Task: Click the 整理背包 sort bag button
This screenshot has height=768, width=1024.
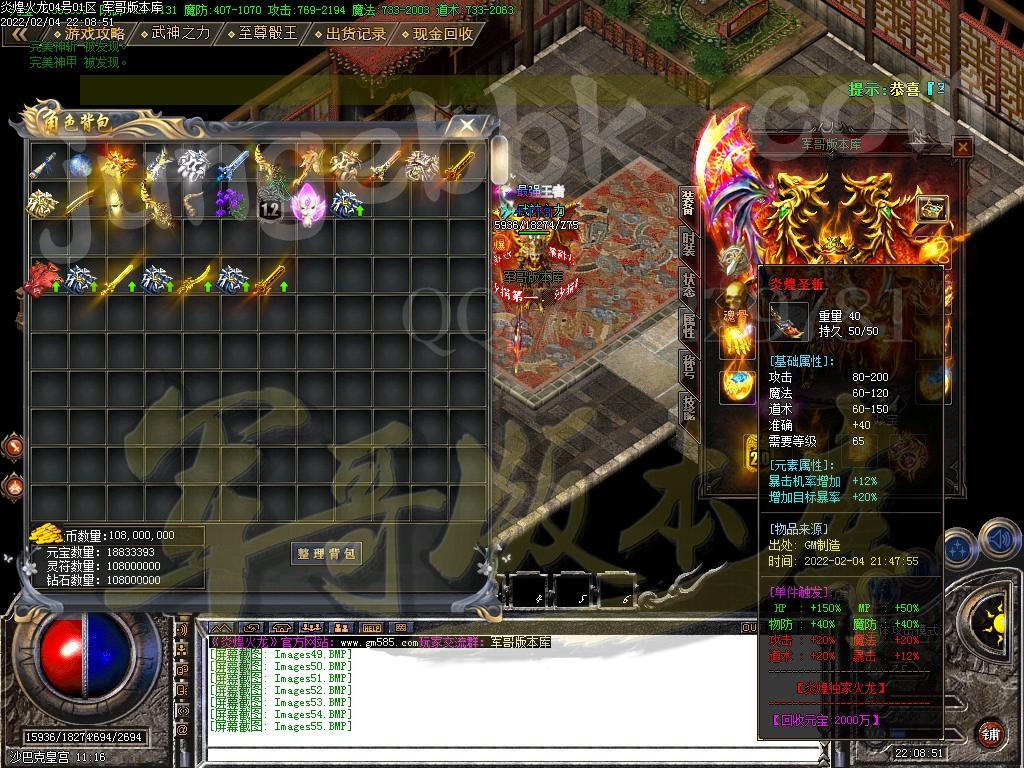Action: pyautogui.click(x=327, y=554)
